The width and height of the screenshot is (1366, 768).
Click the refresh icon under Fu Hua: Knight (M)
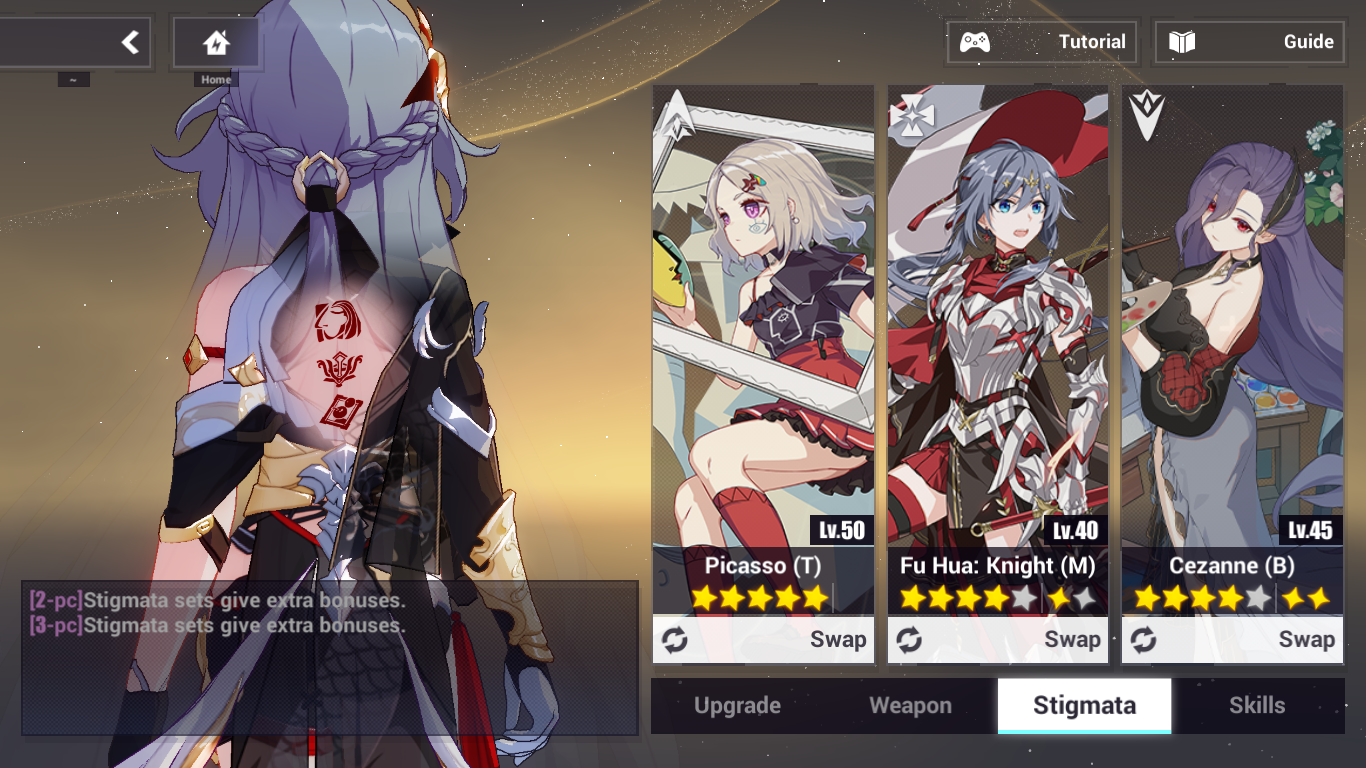click(909, 639)
